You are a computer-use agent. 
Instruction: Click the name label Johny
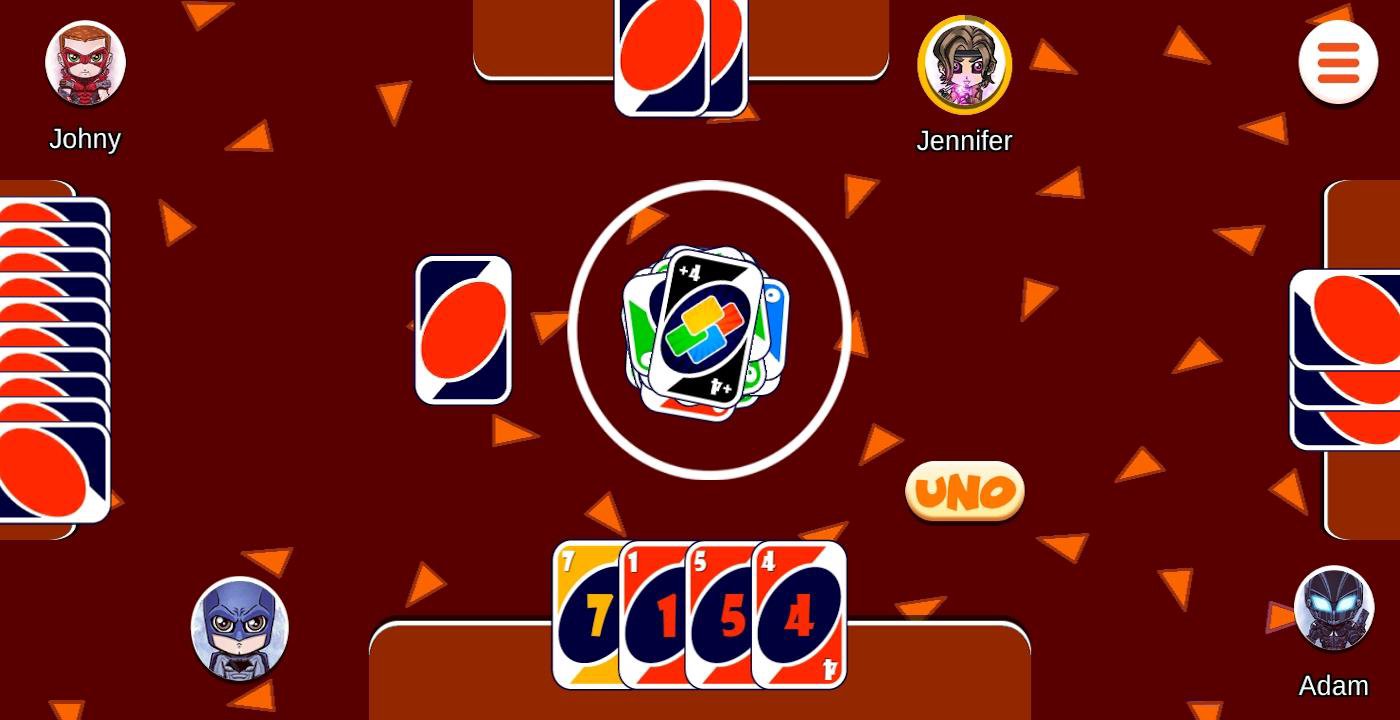point(84,139)
